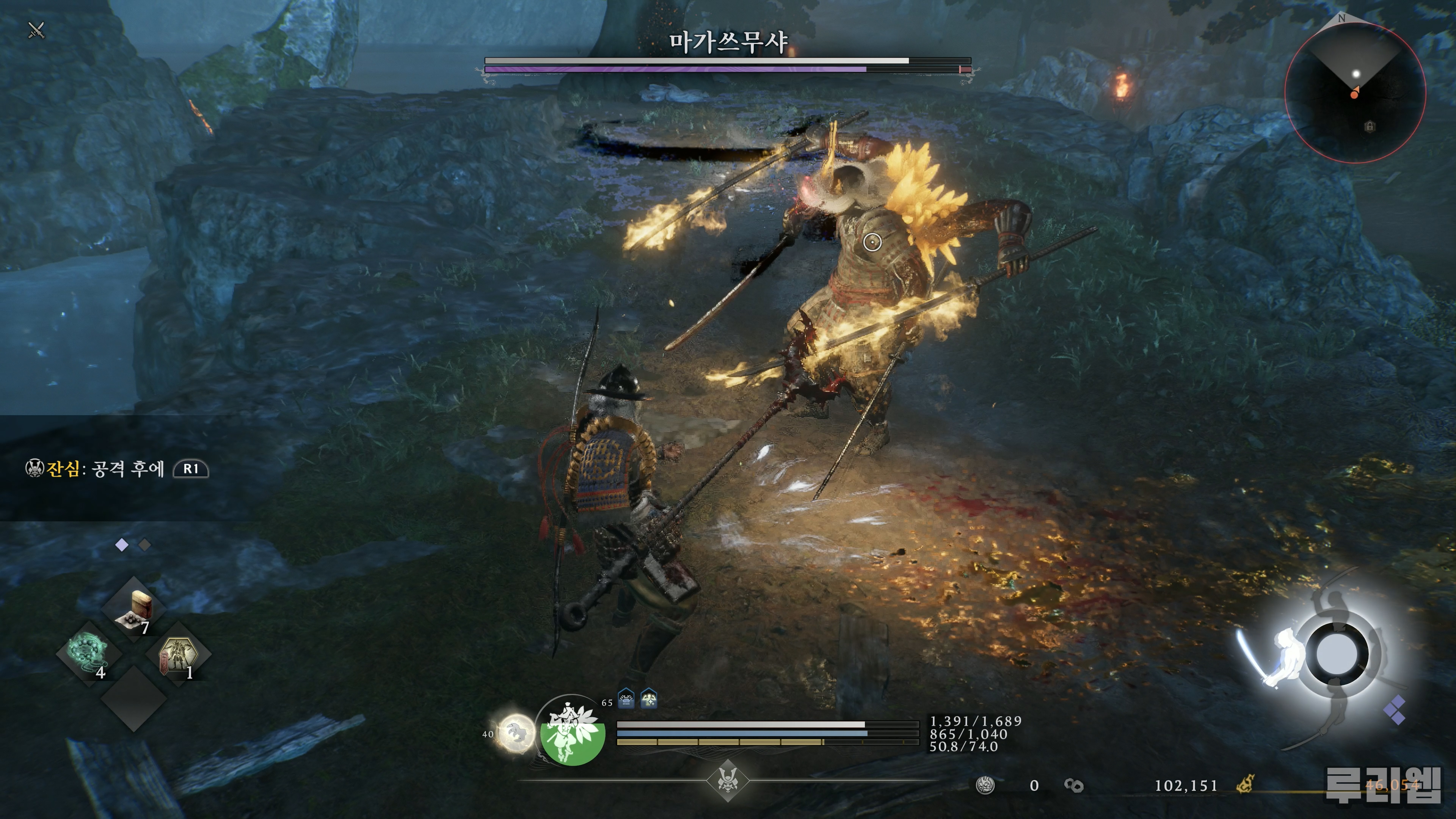Click the golden amrita flame icon
This screenshot has width=1456, height=819.
(x=1245, y=784)
